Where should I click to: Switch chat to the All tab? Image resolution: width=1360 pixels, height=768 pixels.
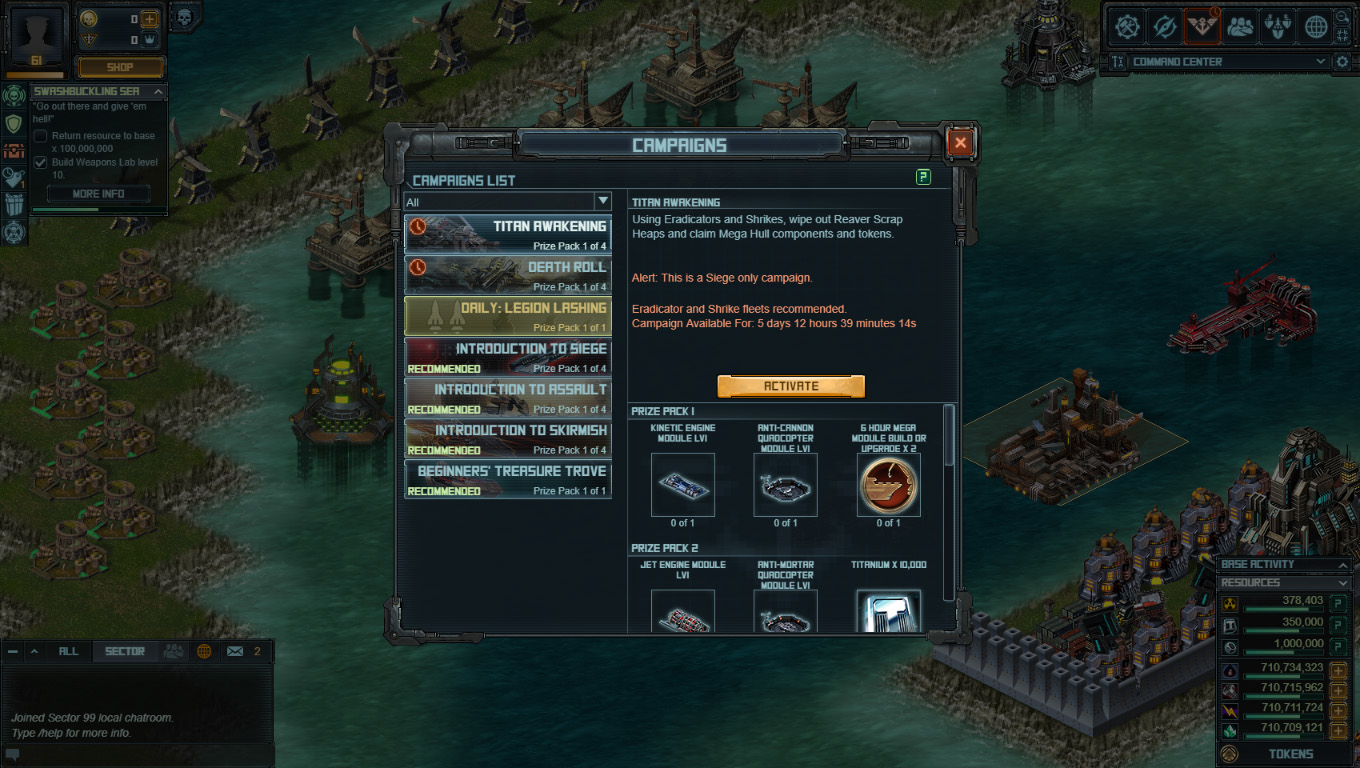tap(68, 651)
